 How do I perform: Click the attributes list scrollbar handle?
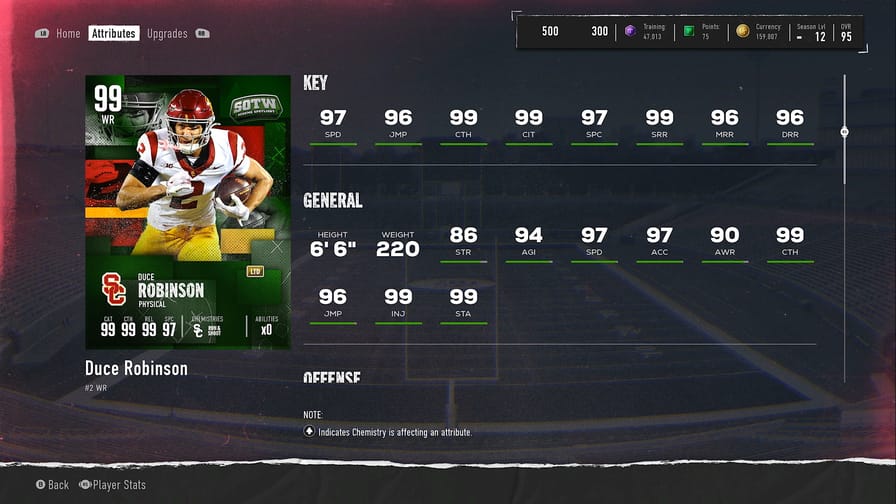click(844, 132)
